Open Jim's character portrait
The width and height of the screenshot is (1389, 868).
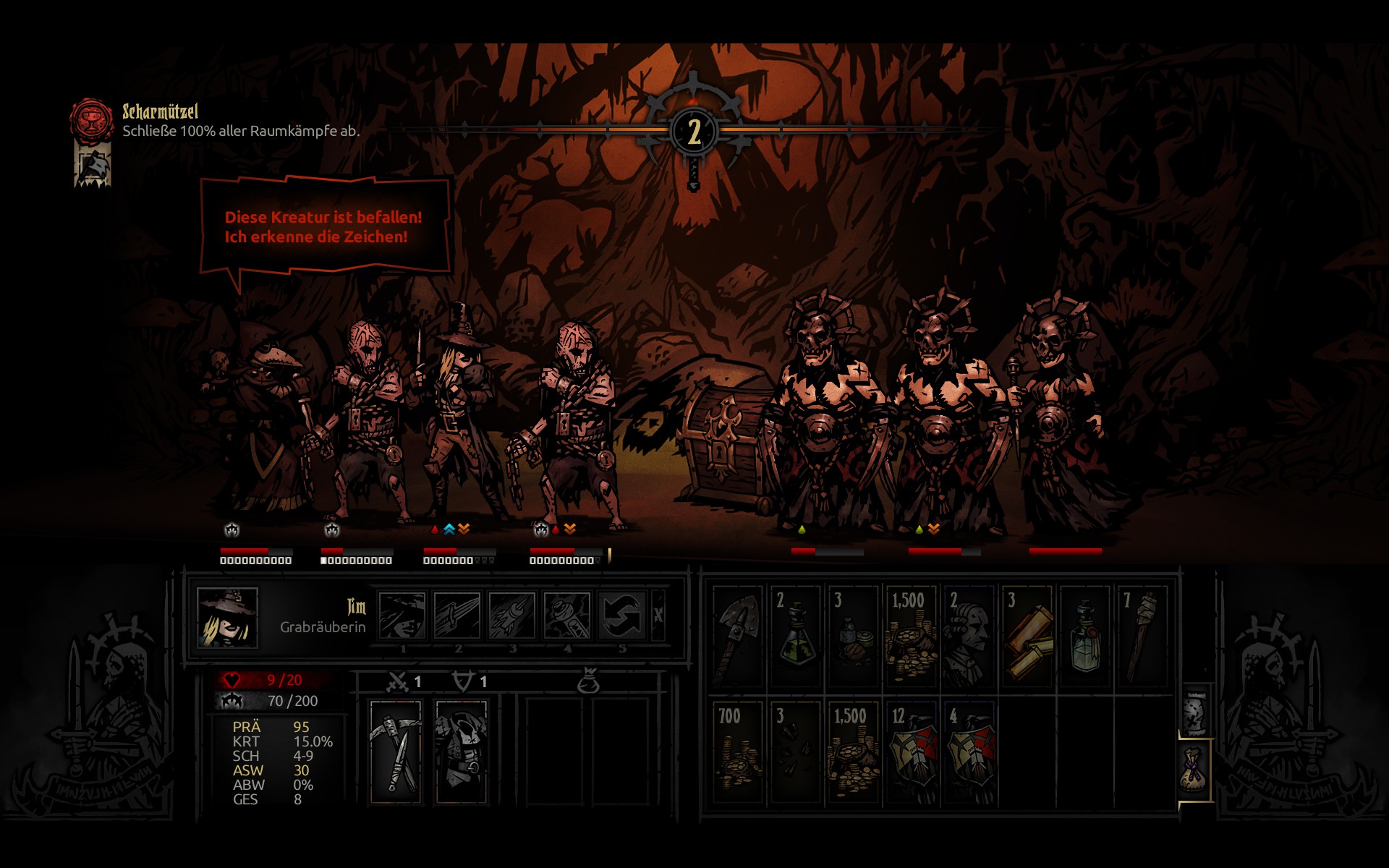[x=227, y=617]
